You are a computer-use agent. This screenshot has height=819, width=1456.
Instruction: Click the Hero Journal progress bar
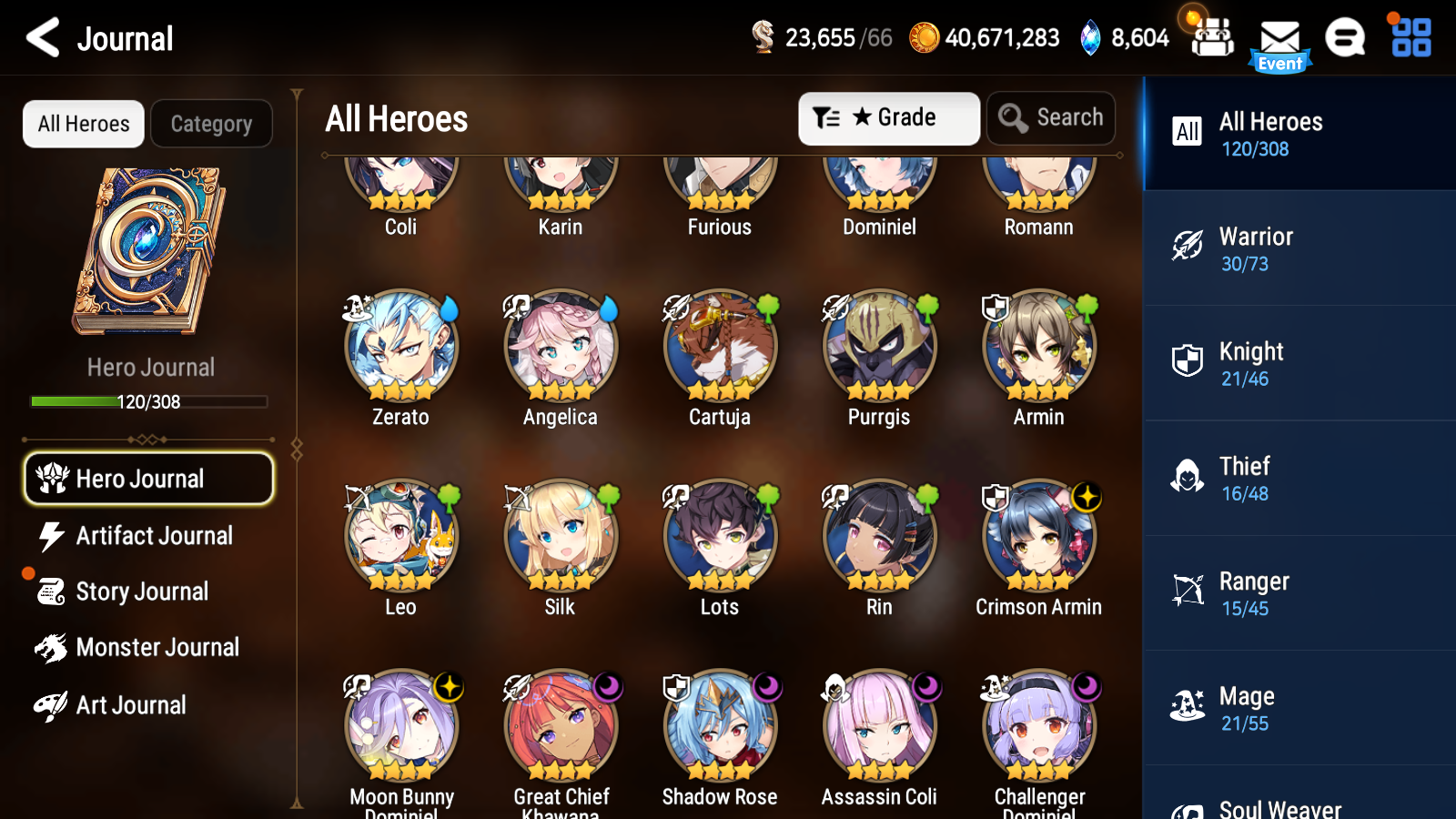click(148, 401)
